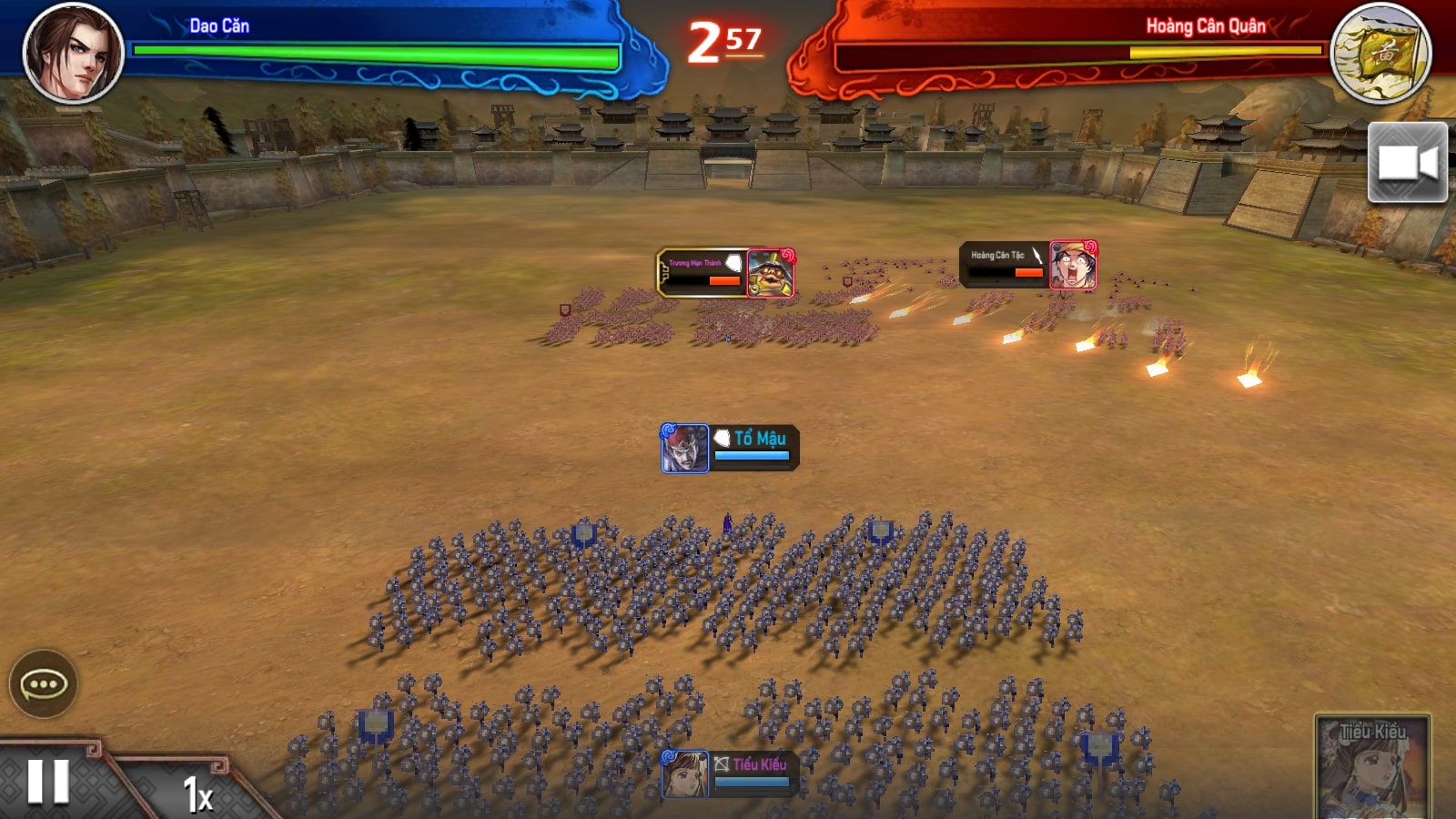Click the Hoàng Cân Quân enemy emblem
Viewport: 1456px width, 819px height.
coord(1380,53)
